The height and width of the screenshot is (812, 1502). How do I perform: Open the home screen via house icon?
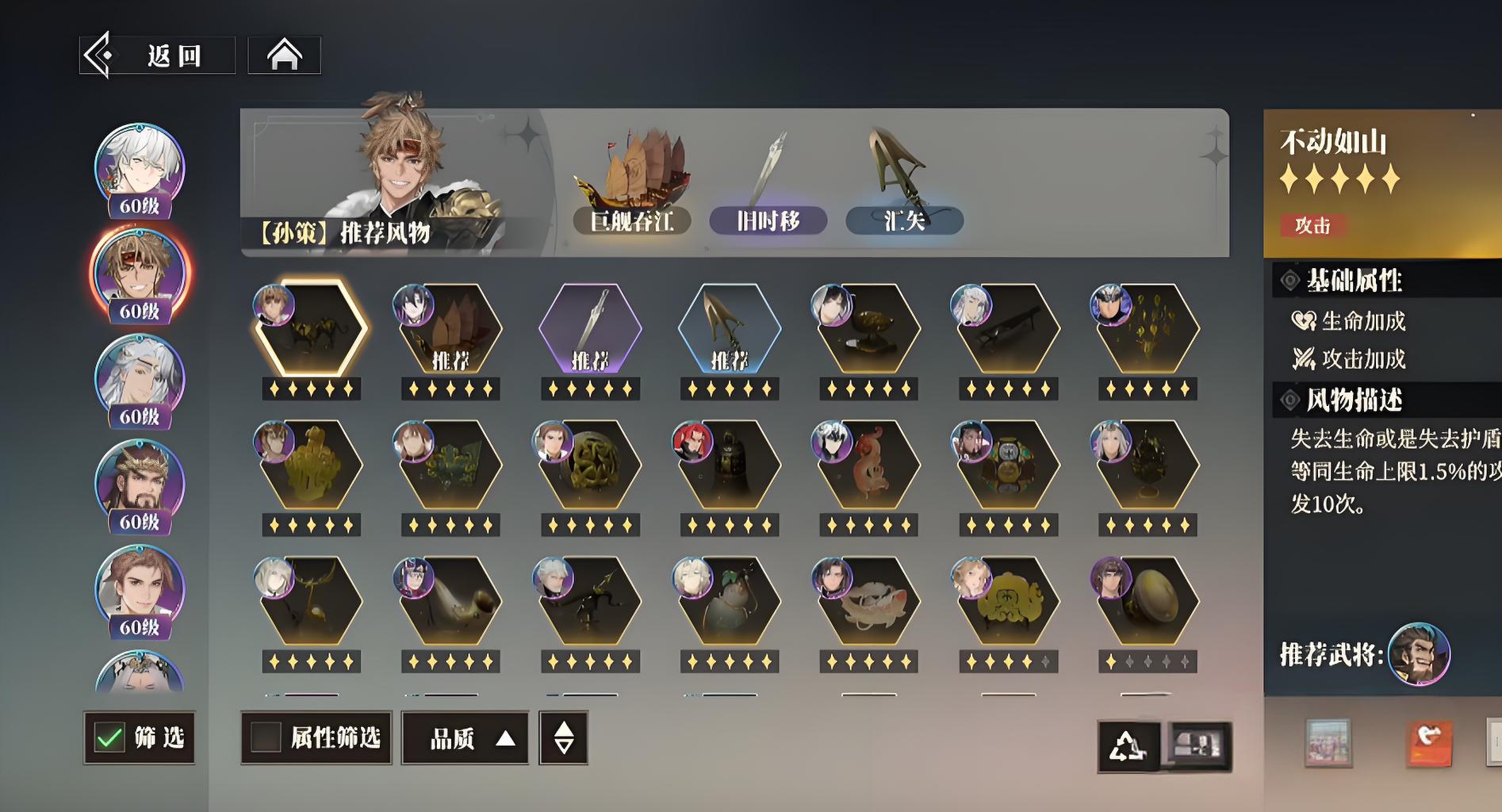click(x=284, y=56)
